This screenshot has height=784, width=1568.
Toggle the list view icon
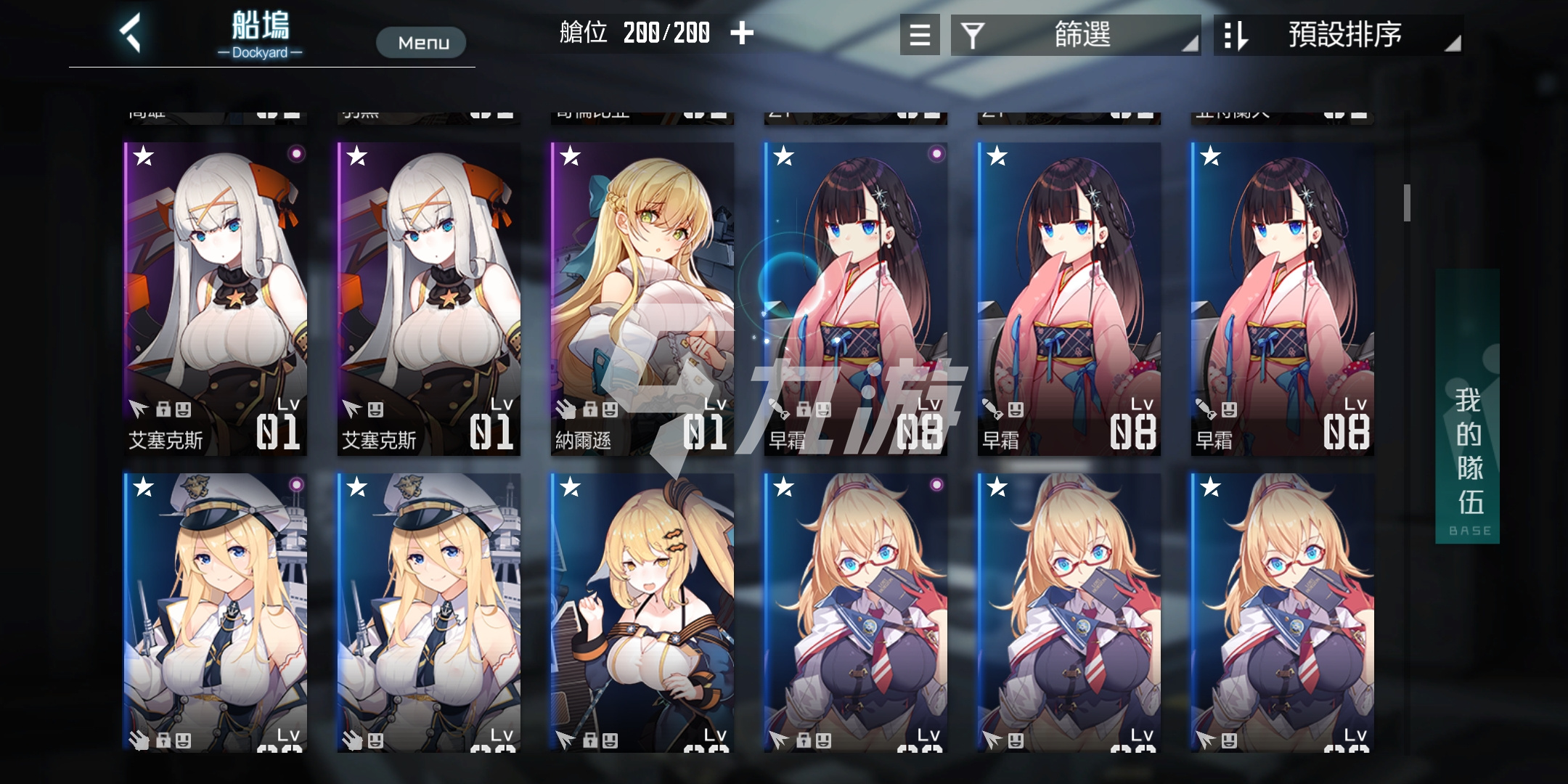pos(920,35)
